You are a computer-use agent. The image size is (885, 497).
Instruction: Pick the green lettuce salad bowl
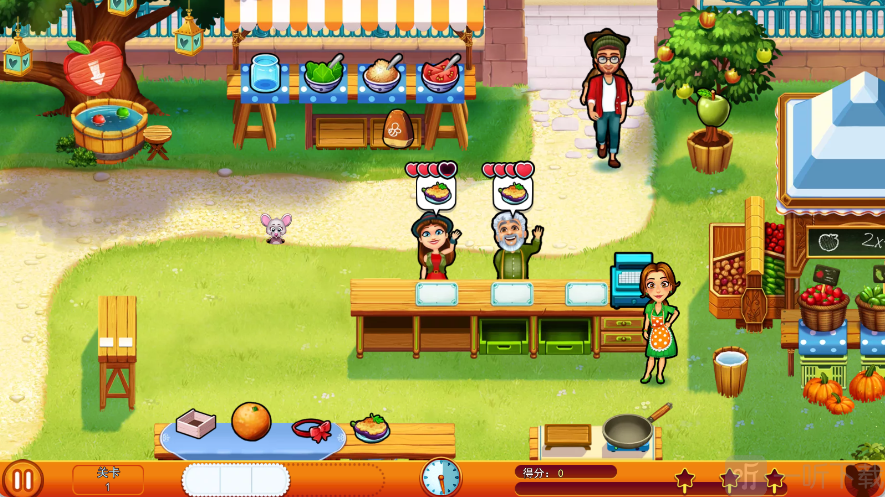323,75
